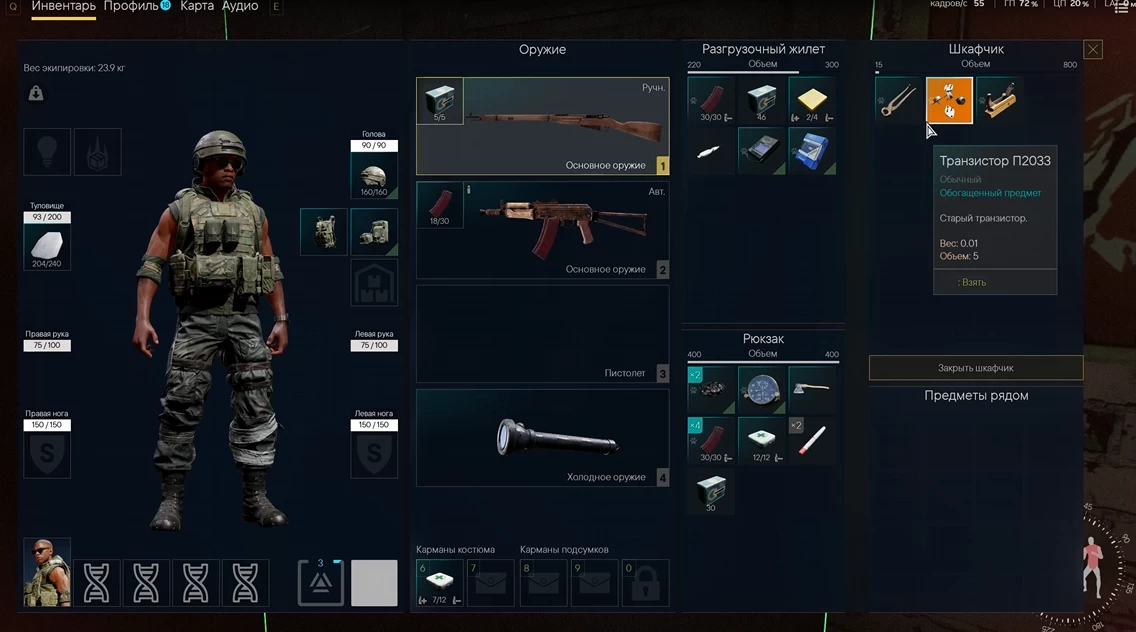Image resolution: width=1136 pixels, height=632 pixels.
Task: Open the character portrait thumbnail
Action: [x=47, y=571]
